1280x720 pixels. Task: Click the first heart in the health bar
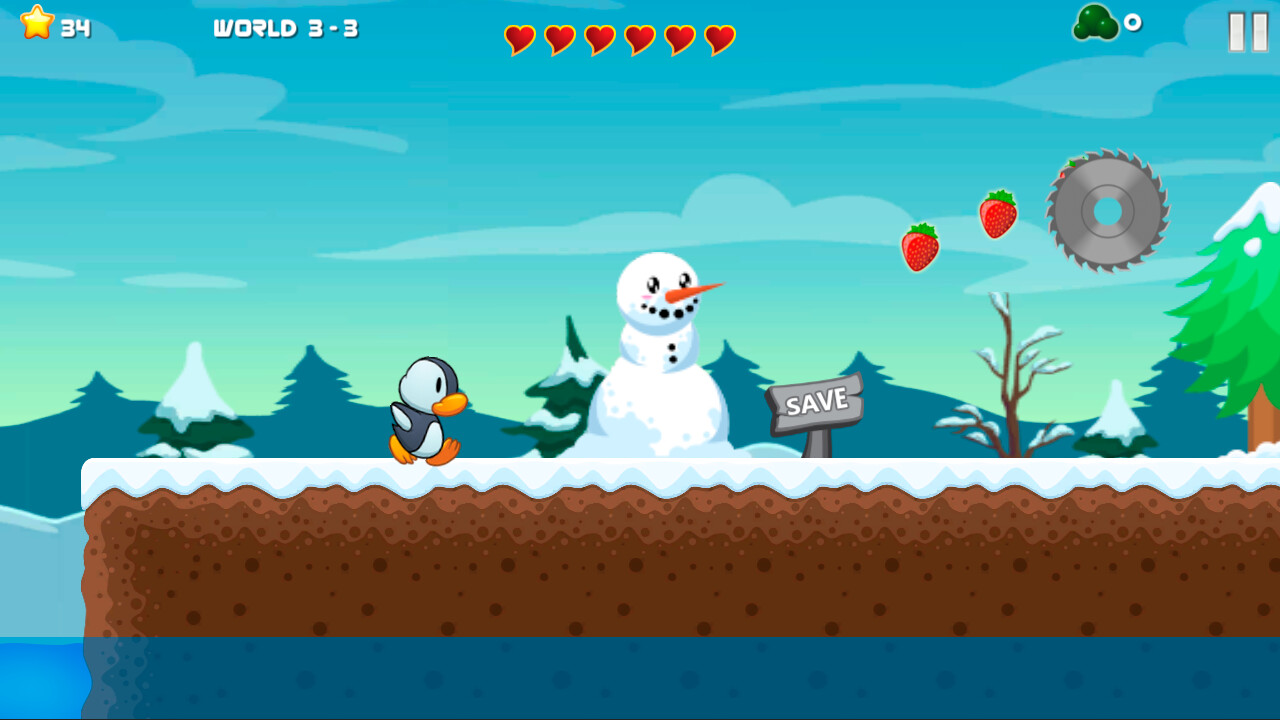tap(520, 40)
